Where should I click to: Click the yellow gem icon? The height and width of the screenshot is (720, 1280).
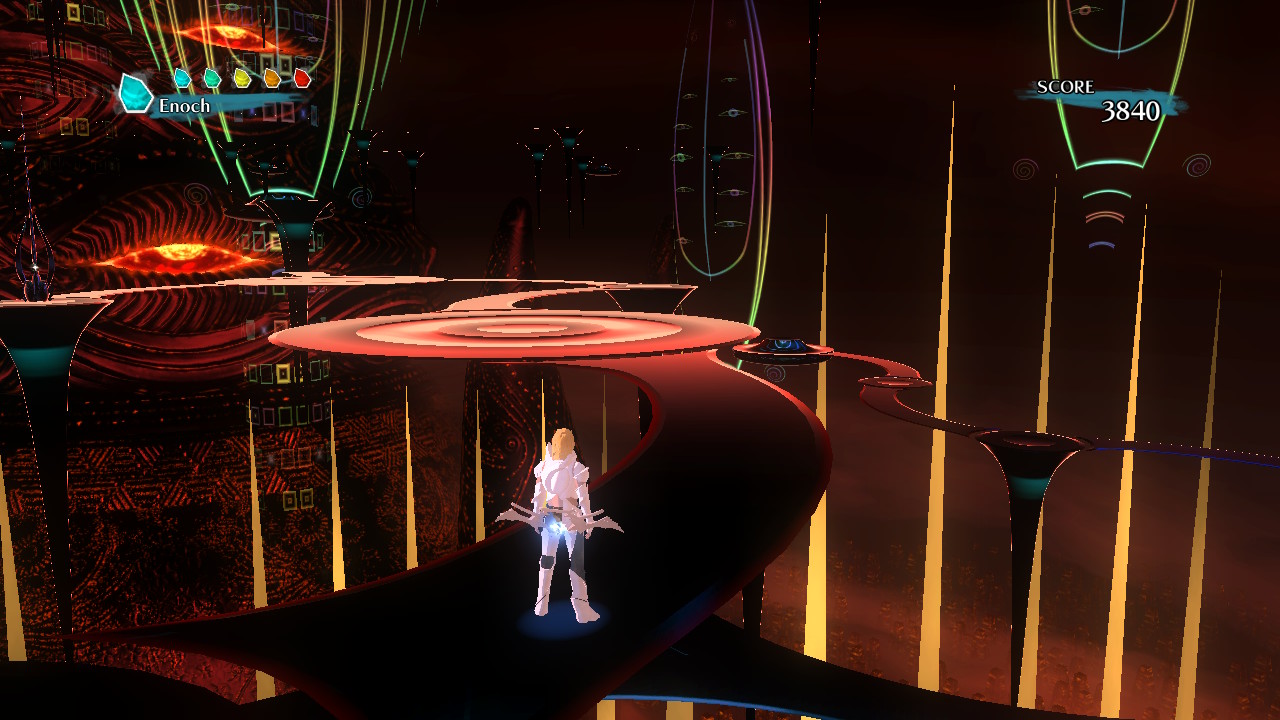pos(242,78)
